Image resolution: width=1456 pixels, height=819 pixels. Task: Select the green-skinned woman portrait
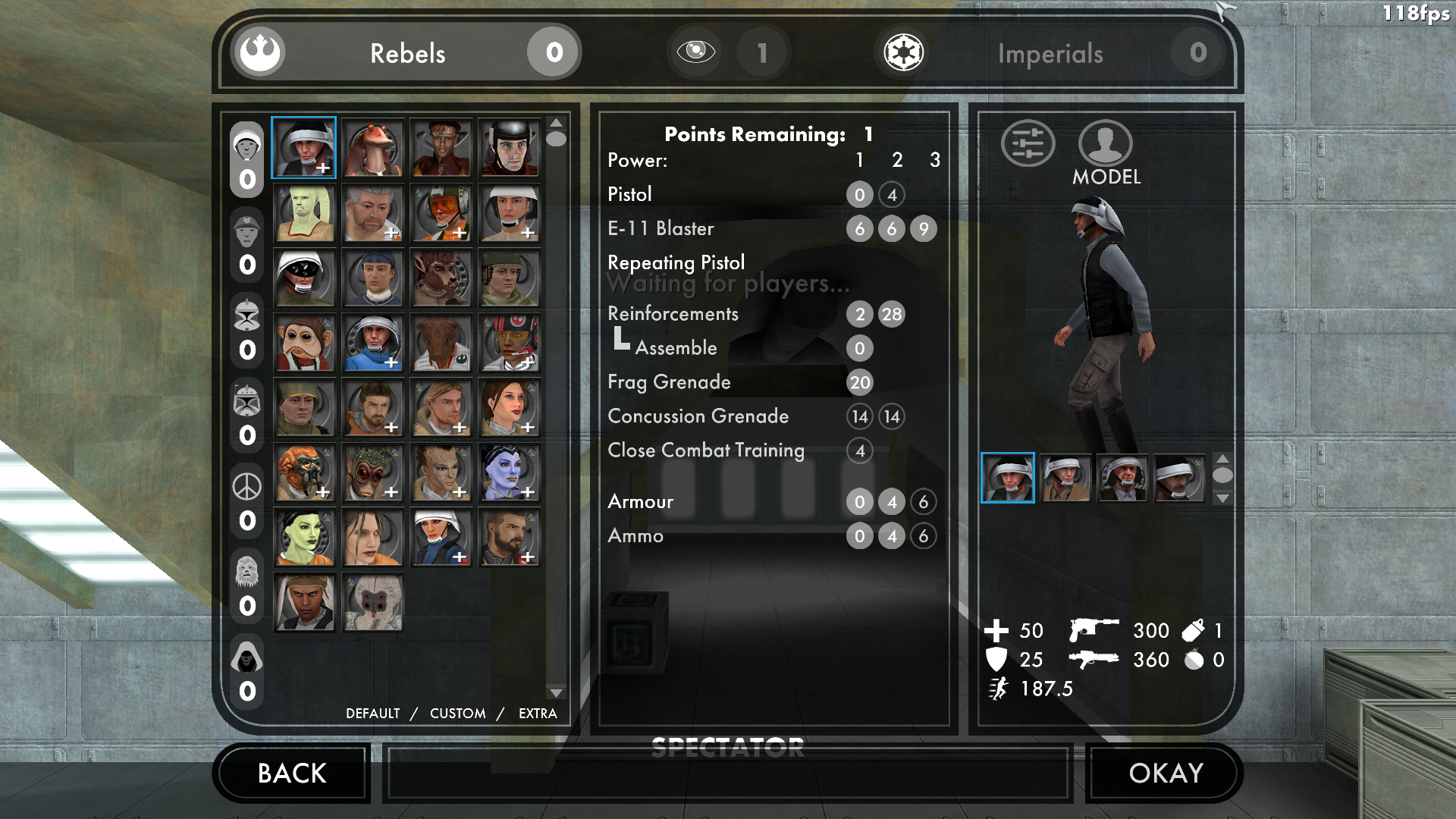coord(304,538)
